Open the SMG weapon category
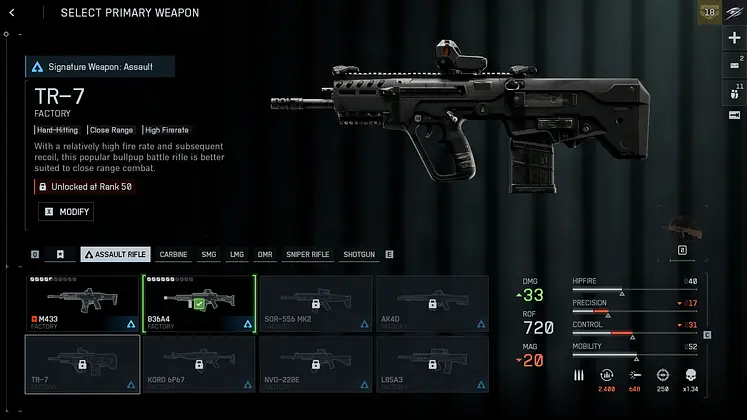 point(208,255)
